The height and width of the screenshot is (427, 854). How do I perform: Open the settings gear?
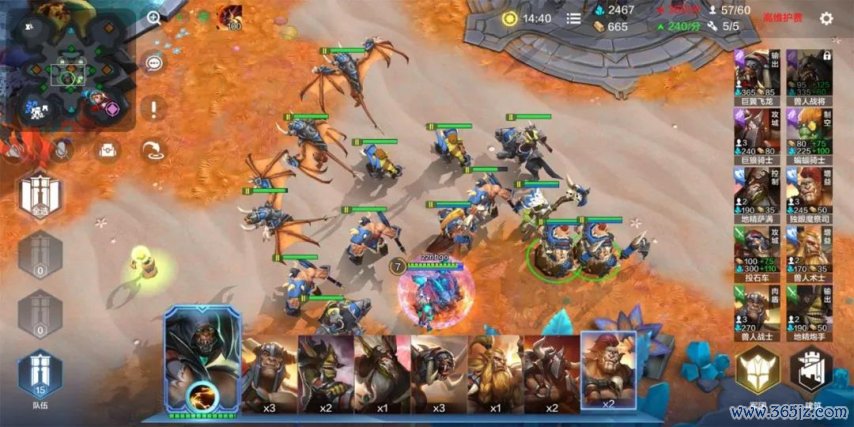pyautogui.click(x=826, y=18)
